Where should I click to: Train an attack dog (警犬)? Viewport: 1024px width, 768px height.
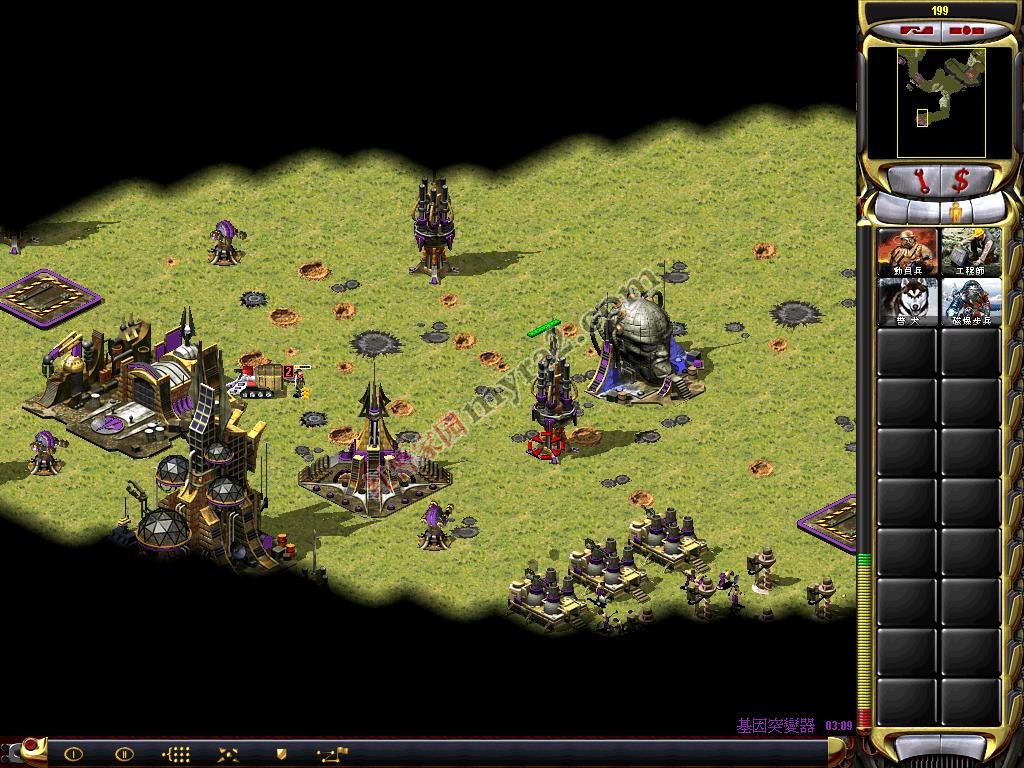pyautogui.click(x=908, y=301)
